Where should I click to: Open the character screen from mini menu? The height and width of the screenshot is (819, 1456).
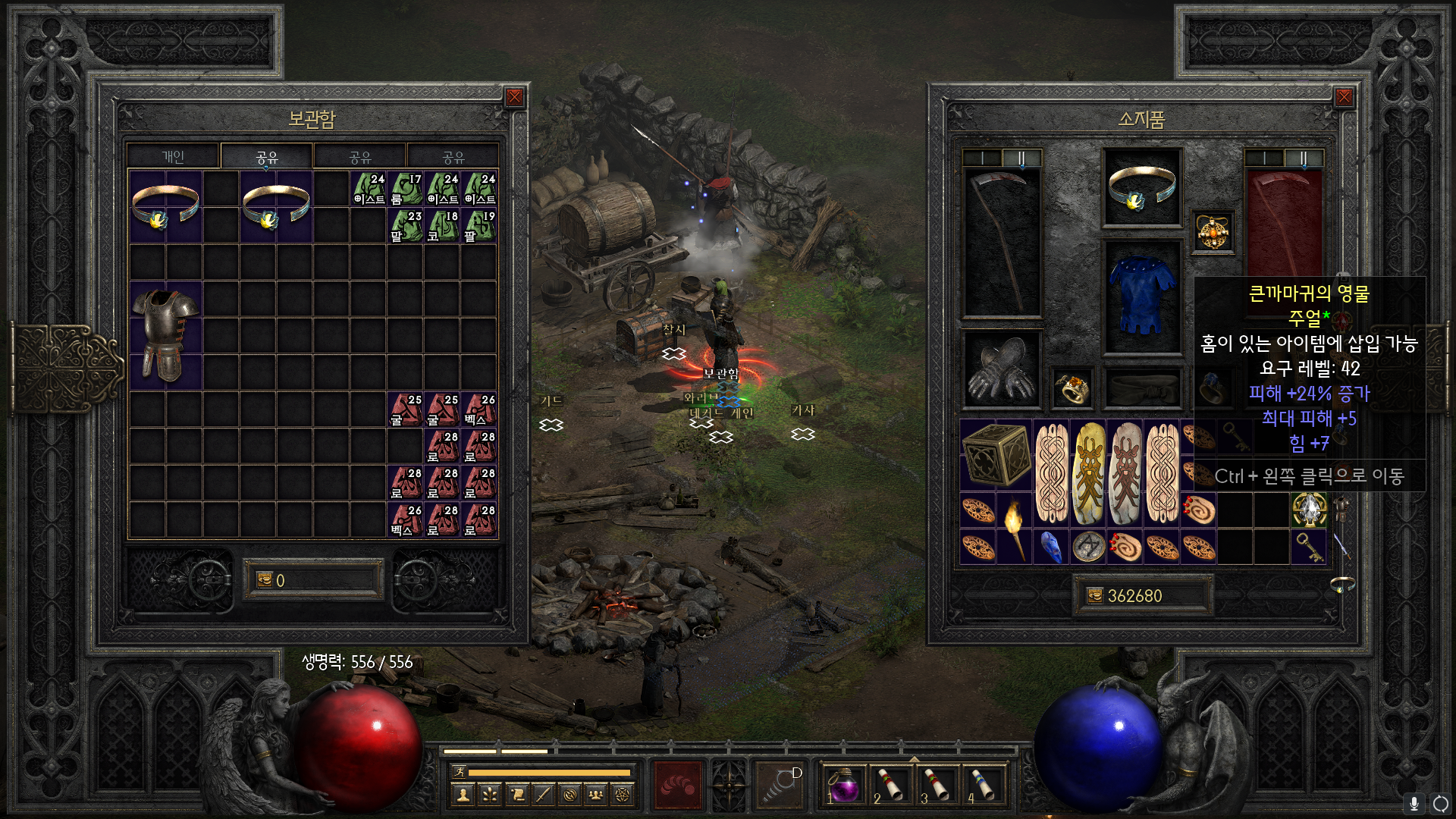463,795
